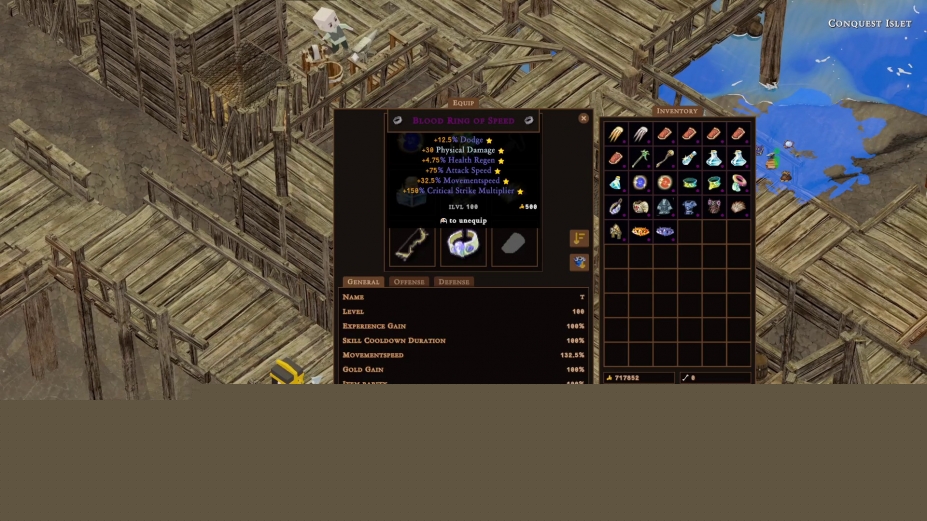Sort inventory with the orange arrow button
This screenshot has height=521, width=927.
[579, 238]
